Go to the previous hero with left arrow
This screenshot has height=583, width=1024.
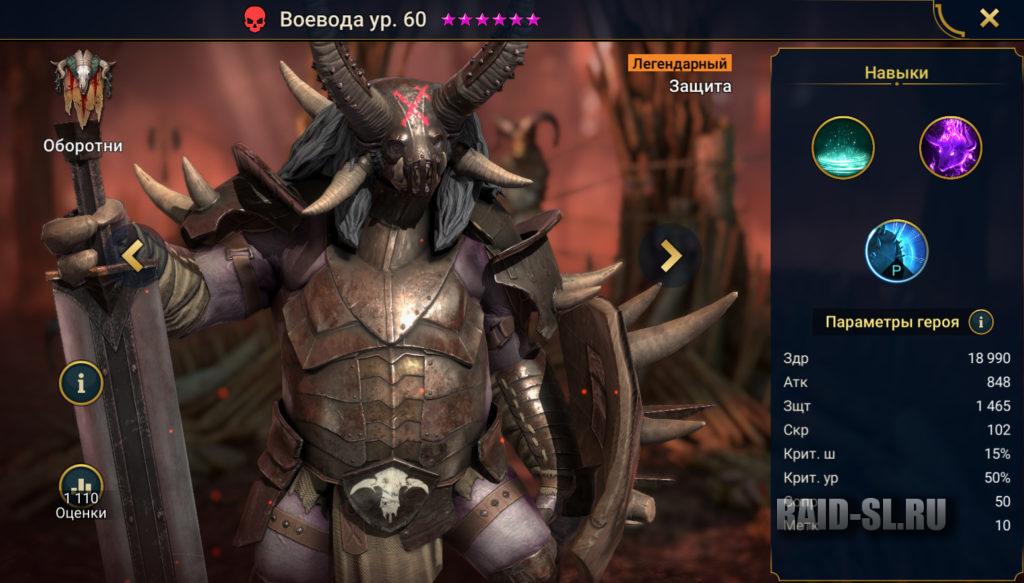click(x=133, y=256)
